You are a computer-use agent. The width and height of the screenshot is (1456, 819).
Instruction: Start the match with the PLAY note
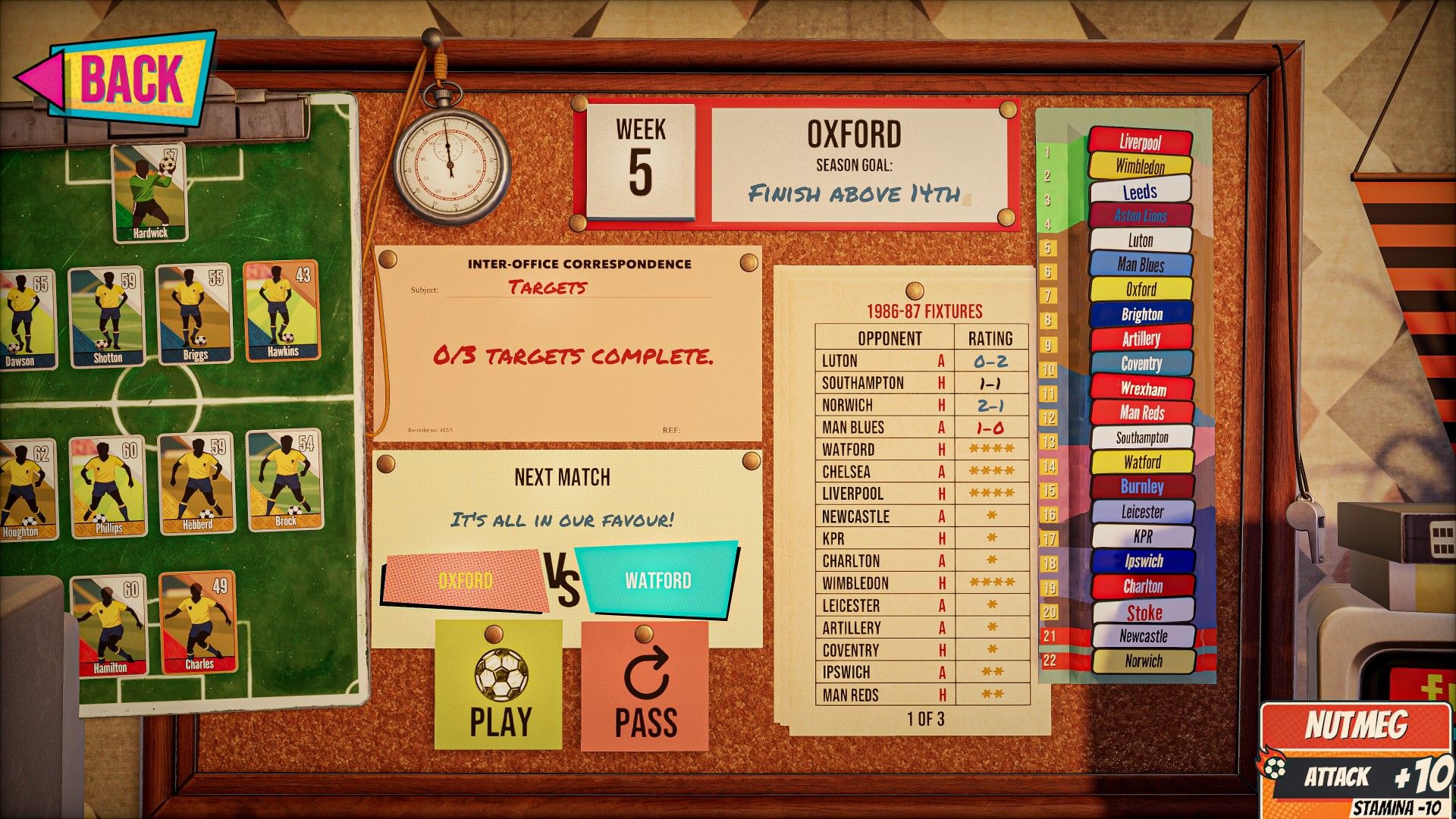(499, 688)
